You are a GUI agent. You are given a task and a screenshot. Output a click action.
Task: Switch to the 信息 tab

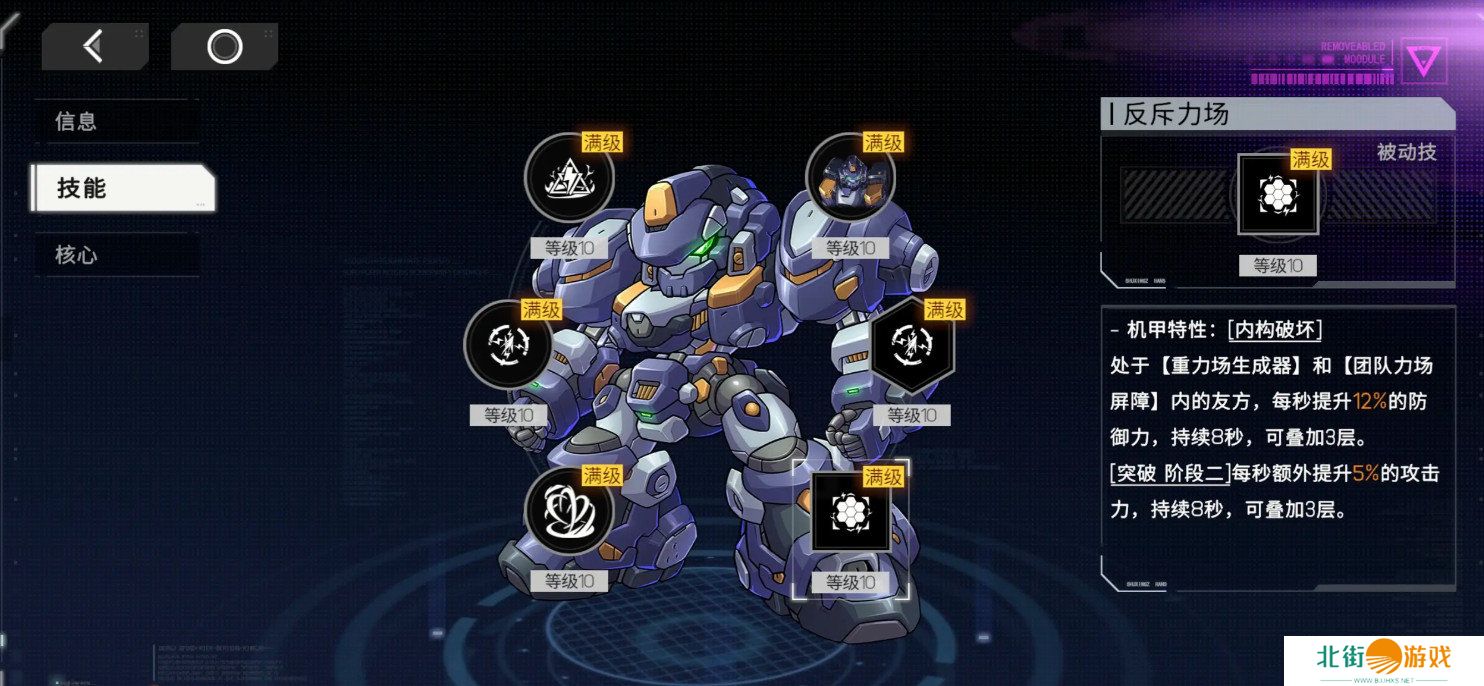point(113,122)
